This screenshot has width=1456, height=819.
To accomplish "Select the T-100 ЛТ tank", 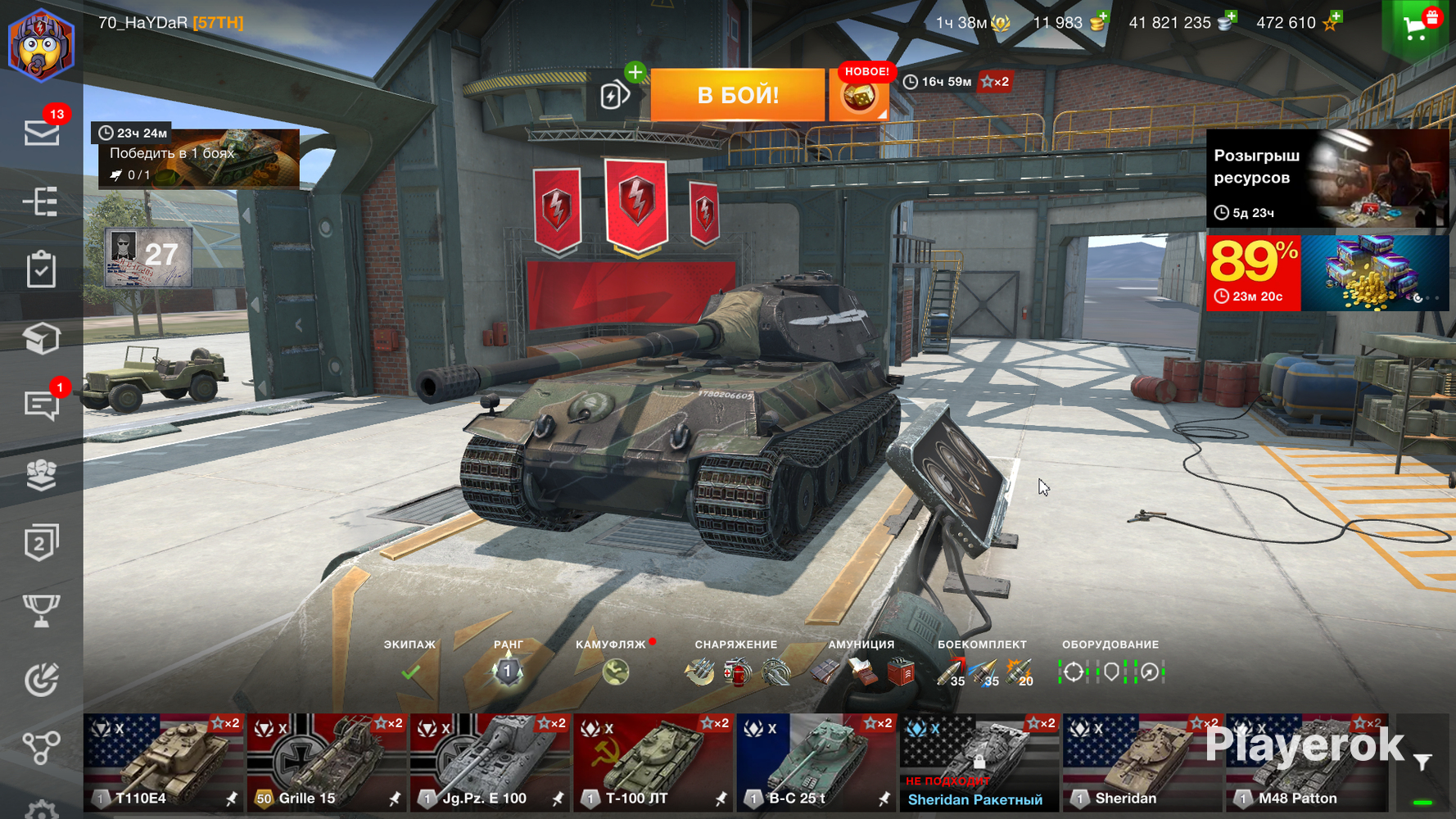I will tap(653, 762).
